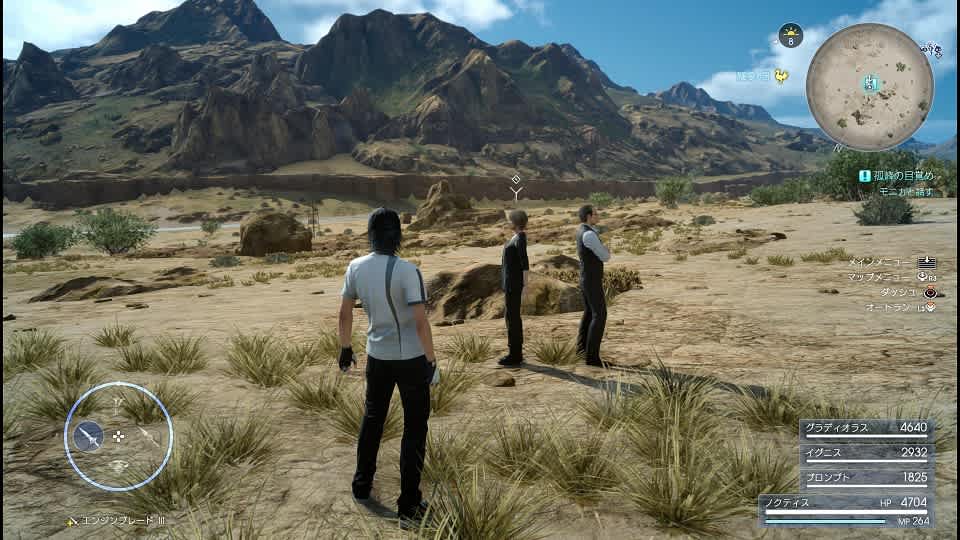Select the yellow chocobo marker icon
This screenshot has height=540, width=960.
pos(780,76)
